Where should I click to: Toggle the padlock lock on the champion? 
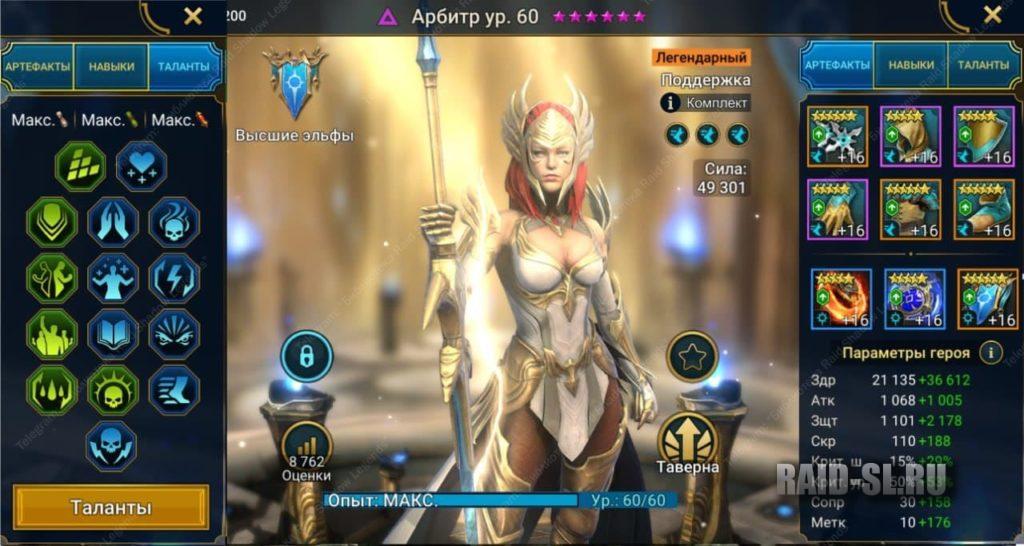click(x=305, y=356)
